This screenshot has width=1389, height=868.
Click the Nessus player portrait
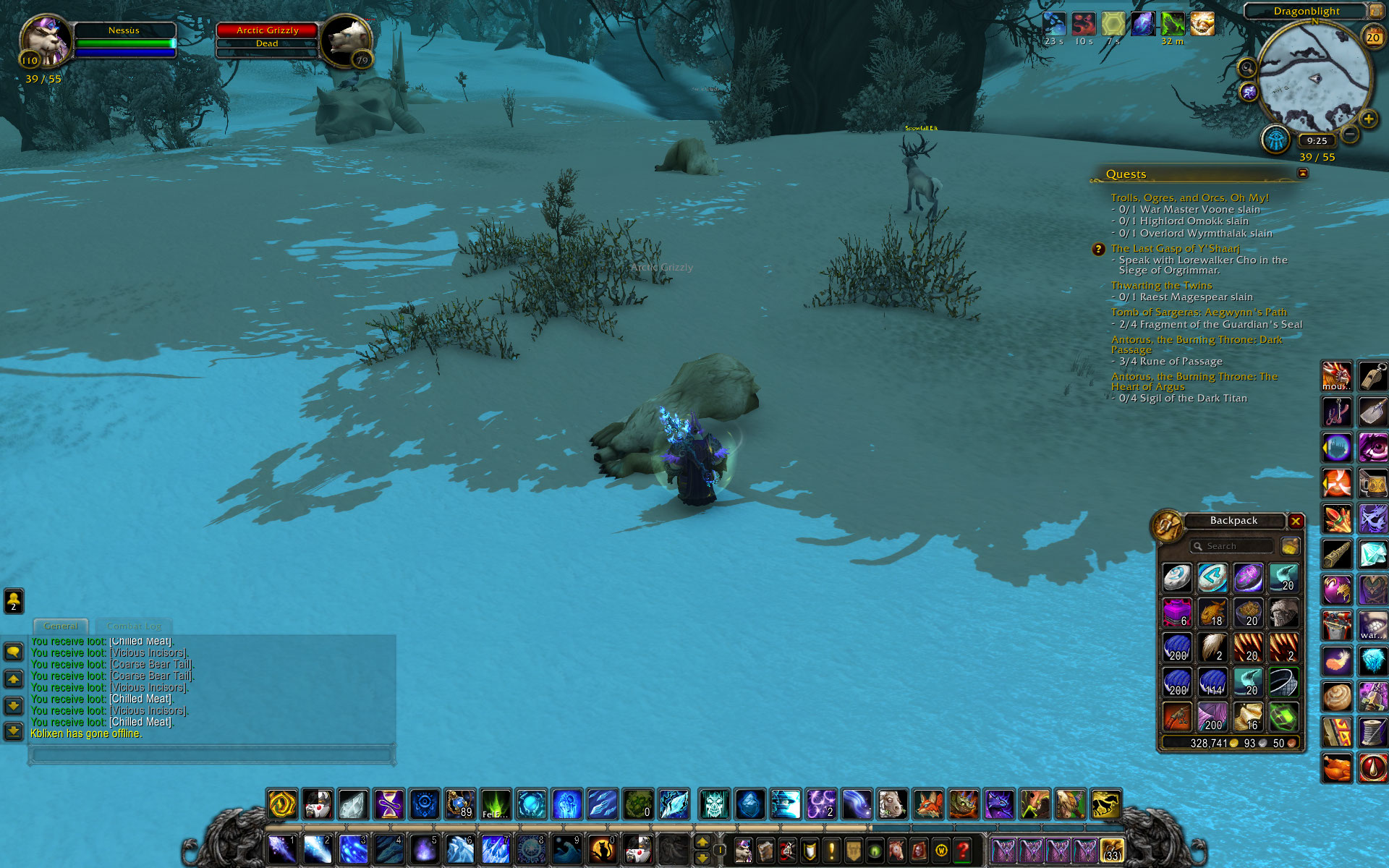[45, 40]
